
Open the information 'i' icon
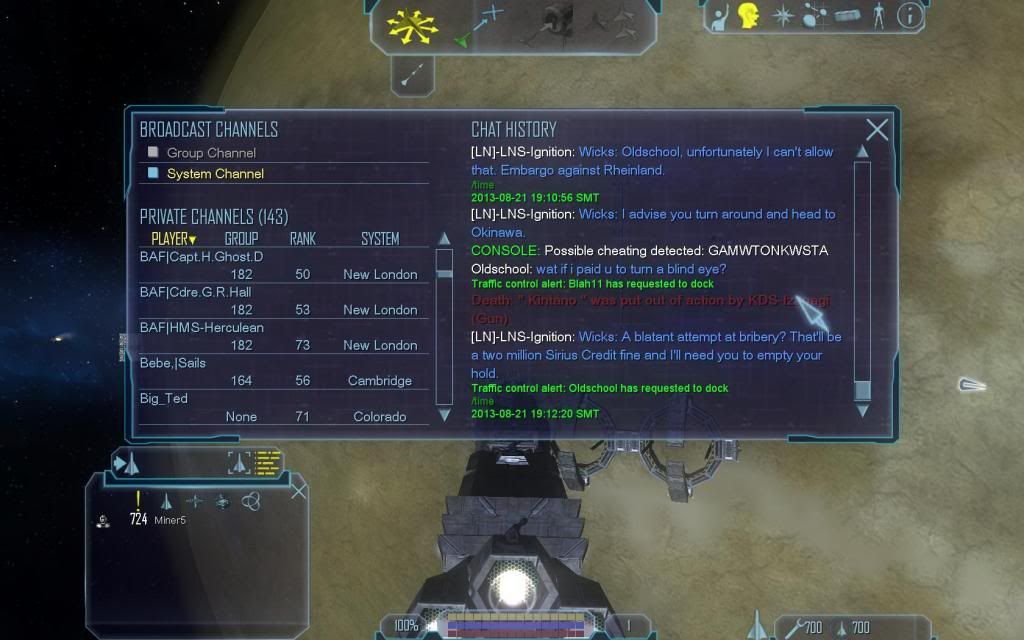point(908,15)
